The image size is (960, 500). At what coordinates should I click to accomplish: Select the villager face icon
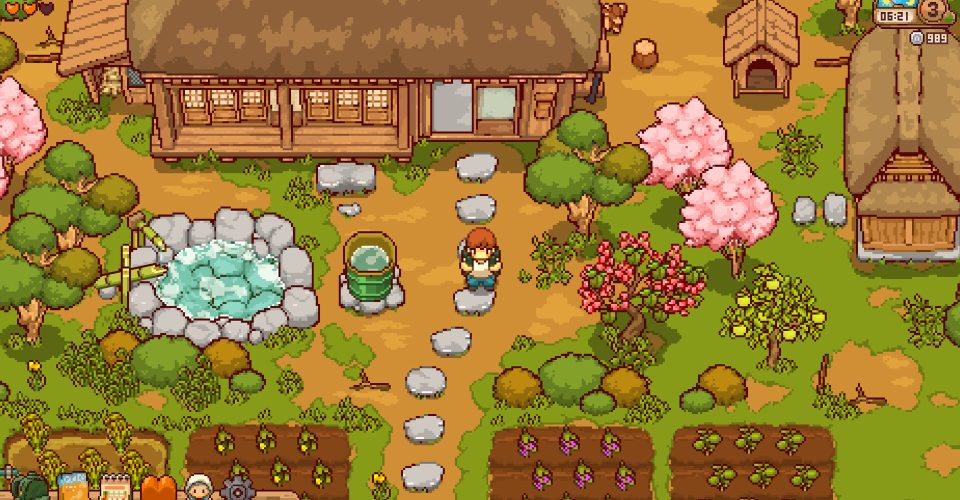198,489
